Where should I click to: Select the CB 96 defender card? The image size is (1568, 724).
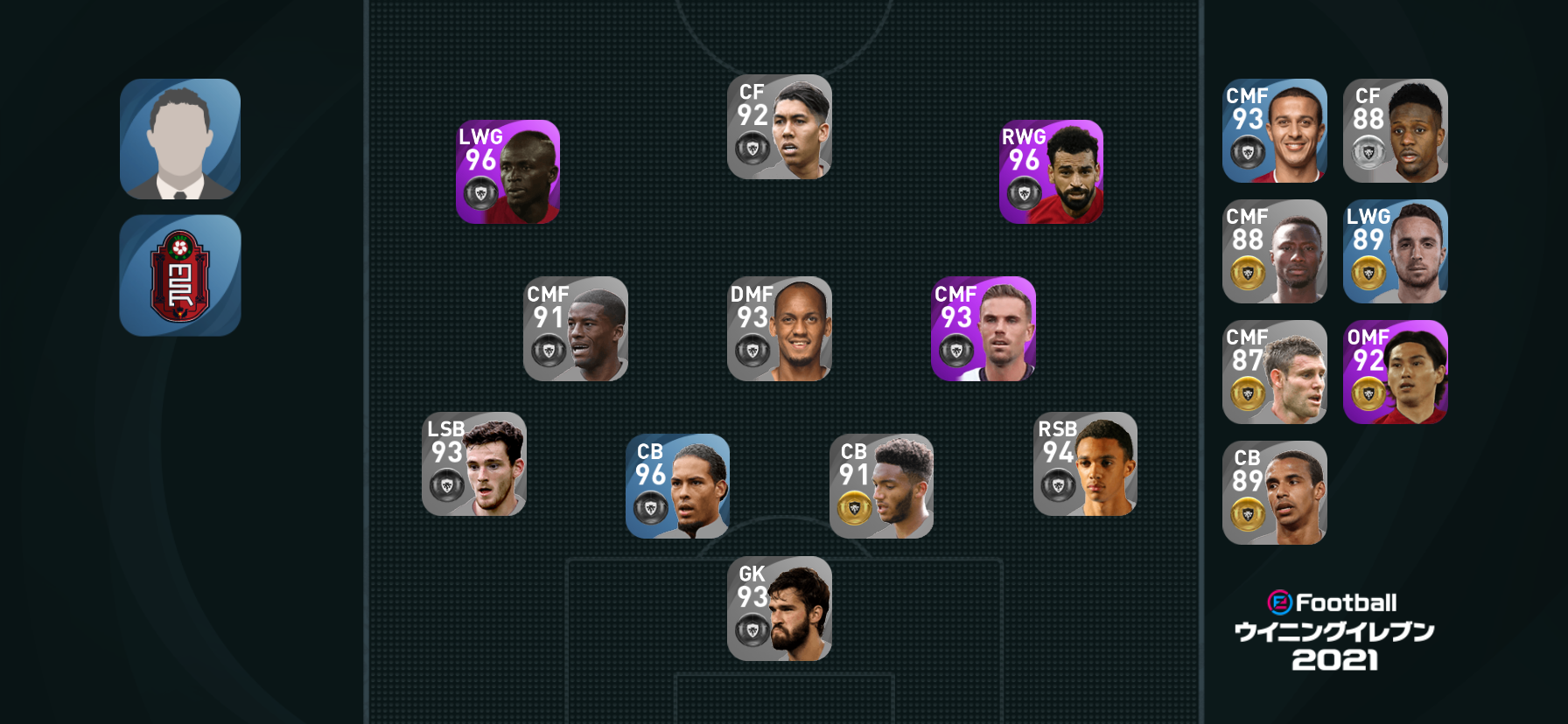tap(678, 486)
